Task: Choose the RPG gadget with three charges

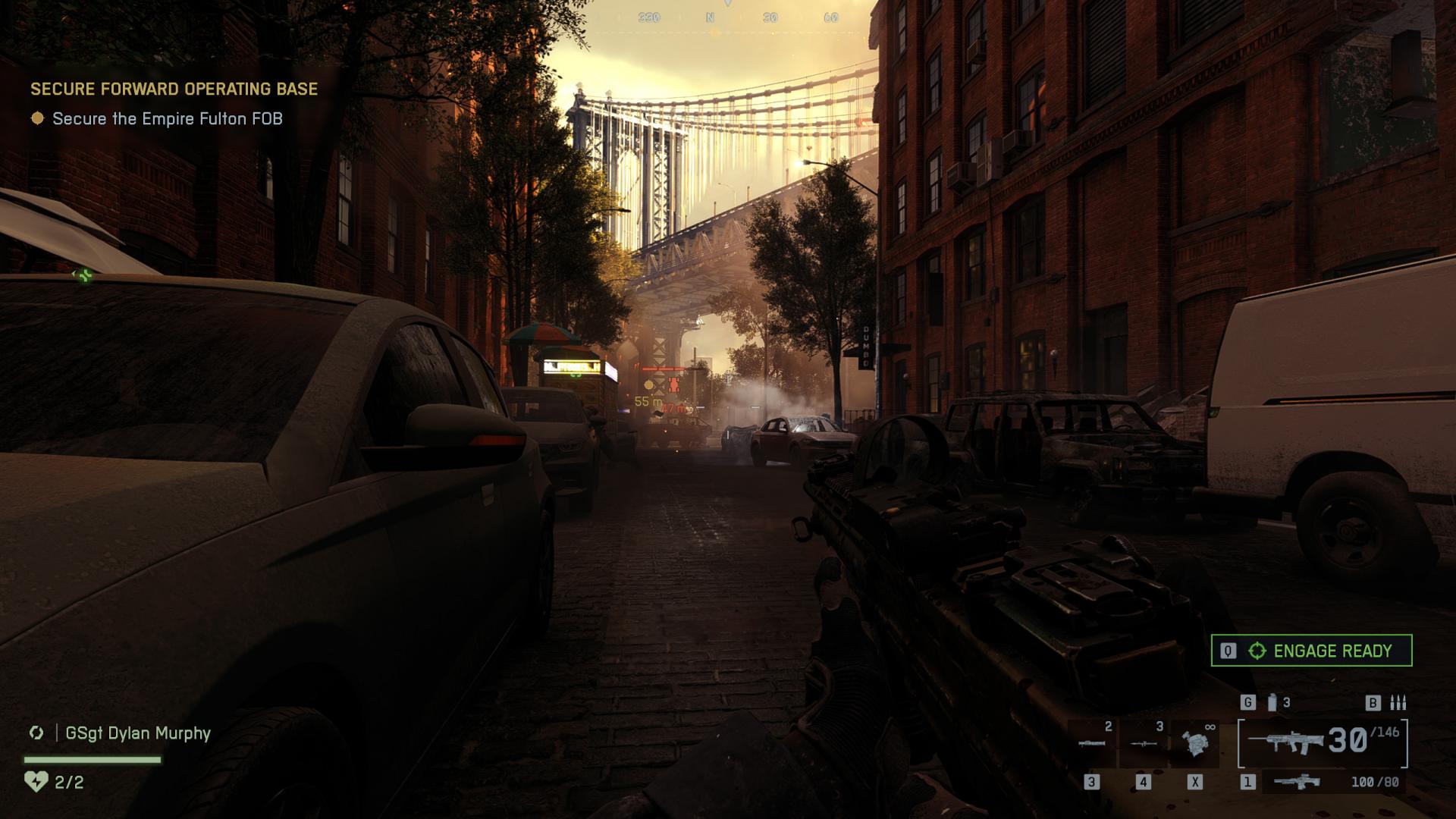Action: 1144,743
